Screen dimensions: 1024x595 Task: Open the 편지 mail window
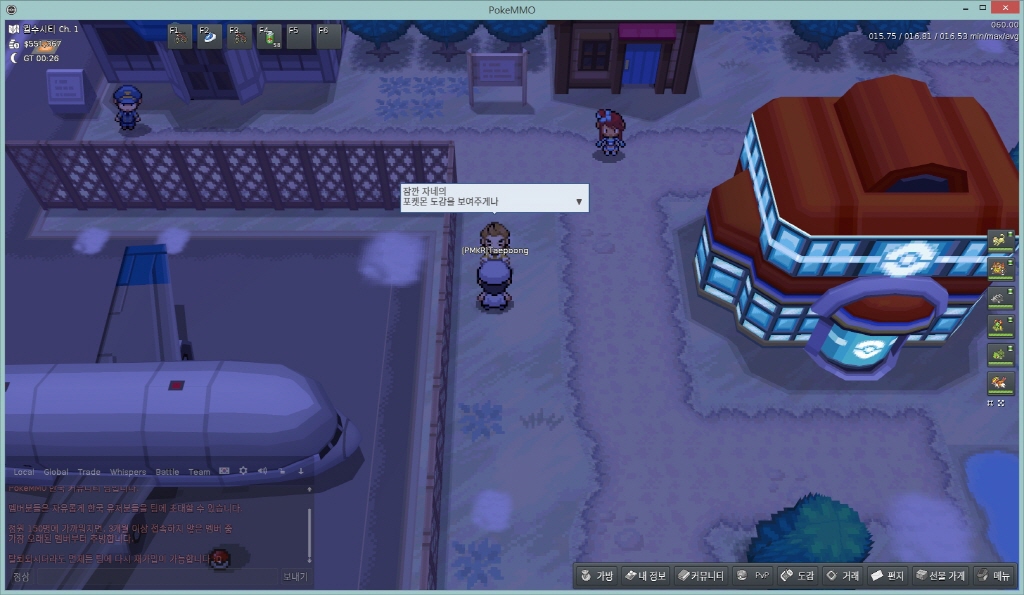click(888, 576)
